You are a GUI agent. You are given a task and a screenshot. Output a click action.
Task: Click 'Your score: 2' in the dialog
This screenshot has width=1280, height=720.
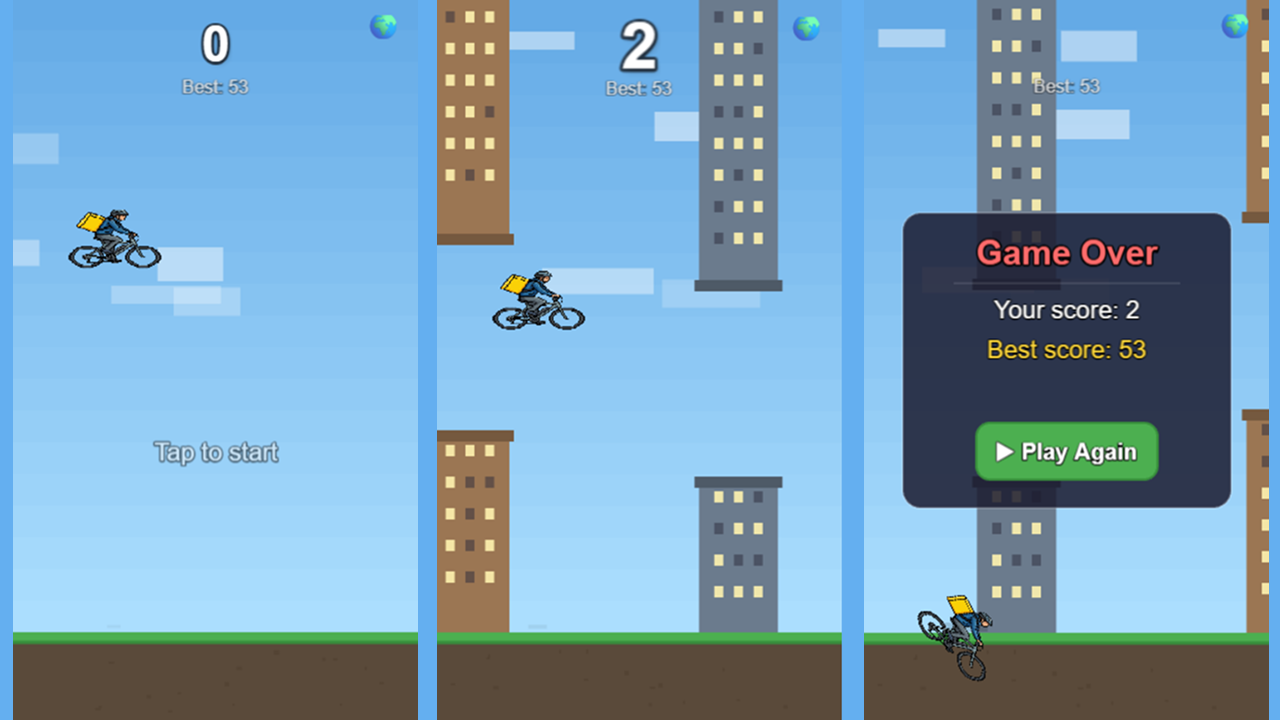1066,310
